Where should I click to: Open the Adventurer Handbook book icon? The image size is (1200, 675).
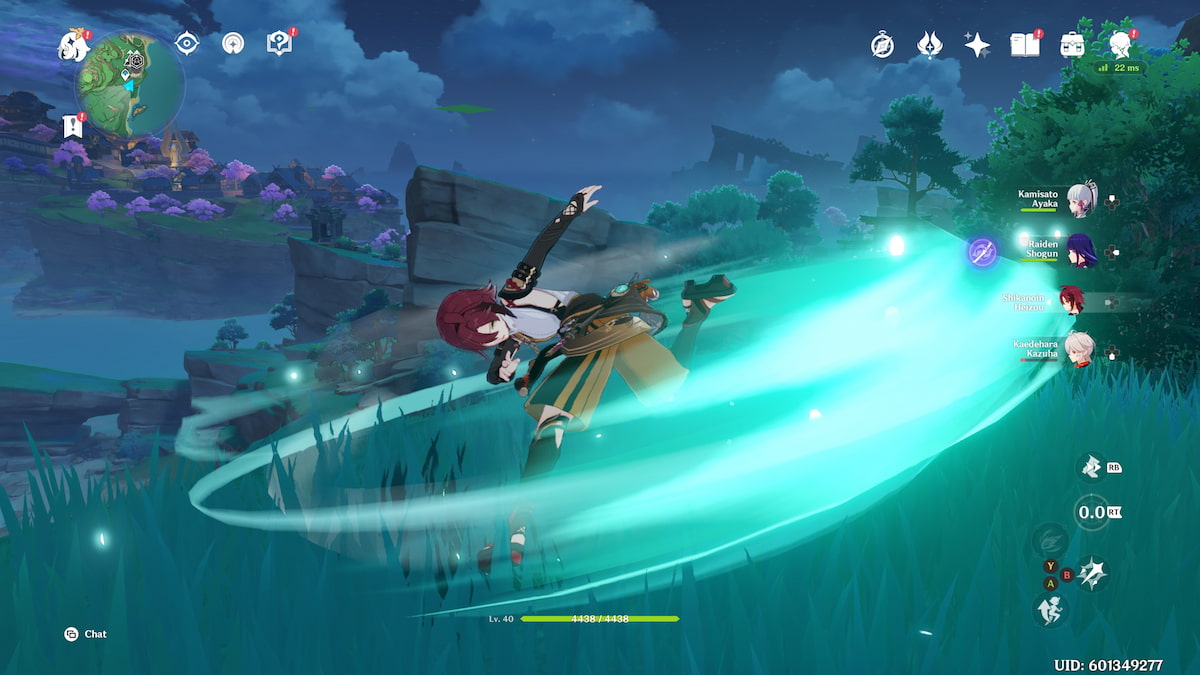(1024, 45)
